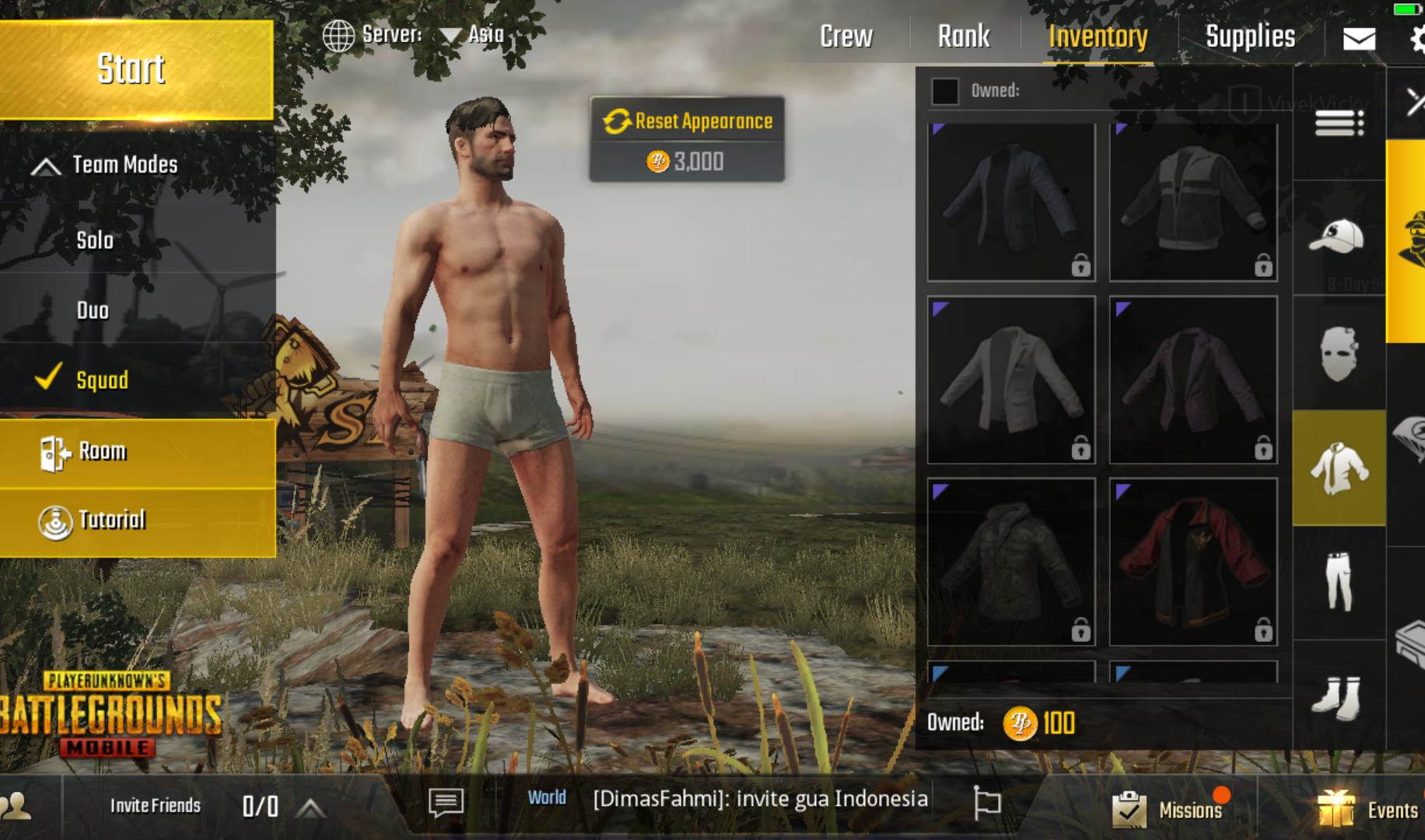Start the match with the yellow Start button
Viewport: 1425px width, 840px height.
[132, 70]
